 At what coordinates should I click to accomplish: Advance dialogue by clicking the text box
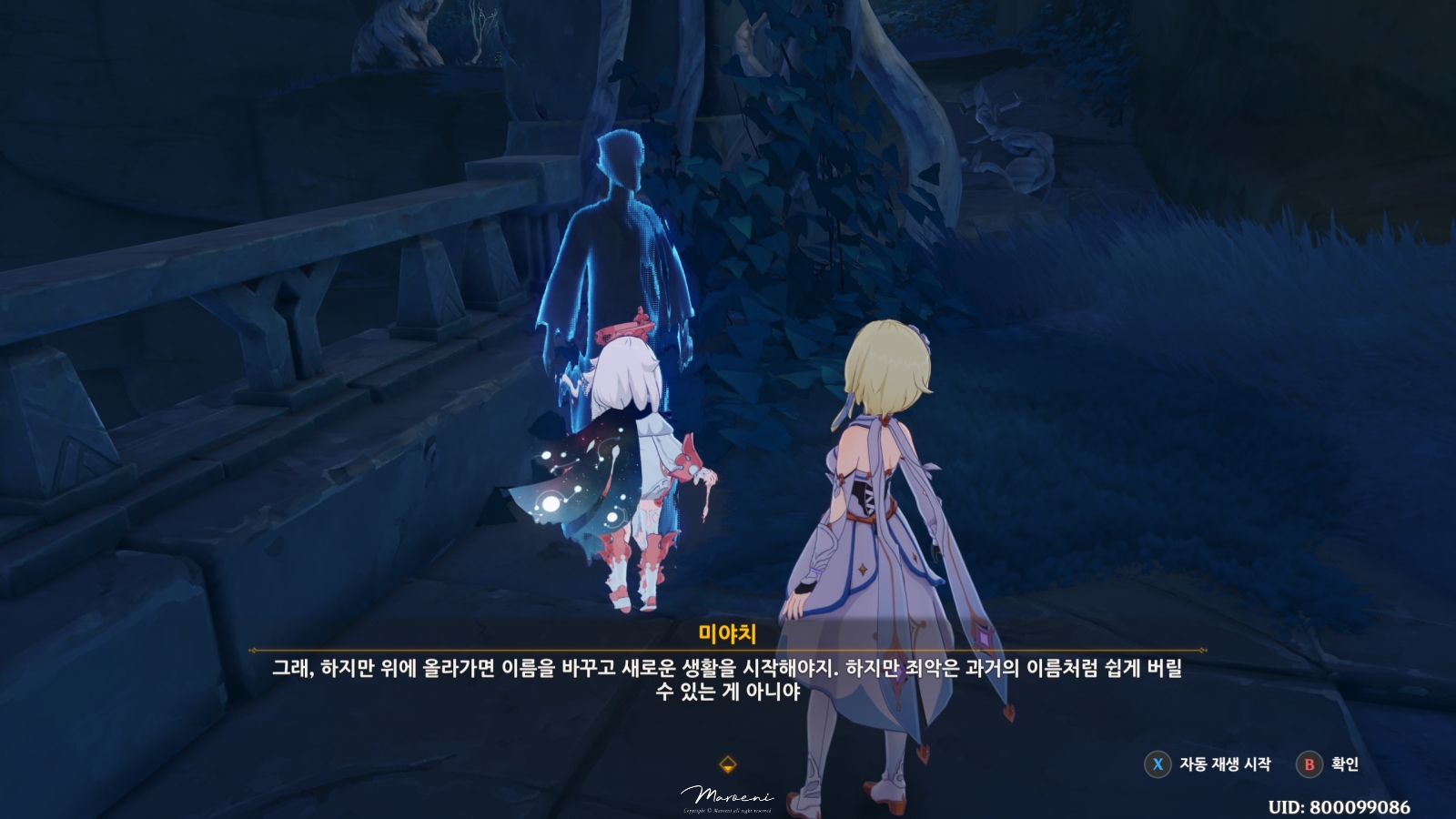pos(728,678)
